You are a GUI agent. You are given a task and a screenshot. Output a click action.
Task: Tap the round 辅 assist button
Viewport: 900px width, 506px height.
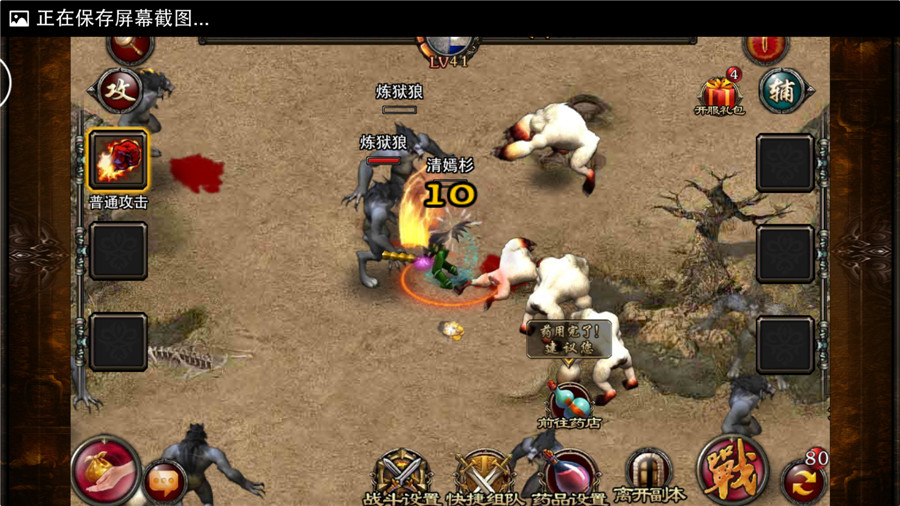pyautogui.click(x=782, y=91)
